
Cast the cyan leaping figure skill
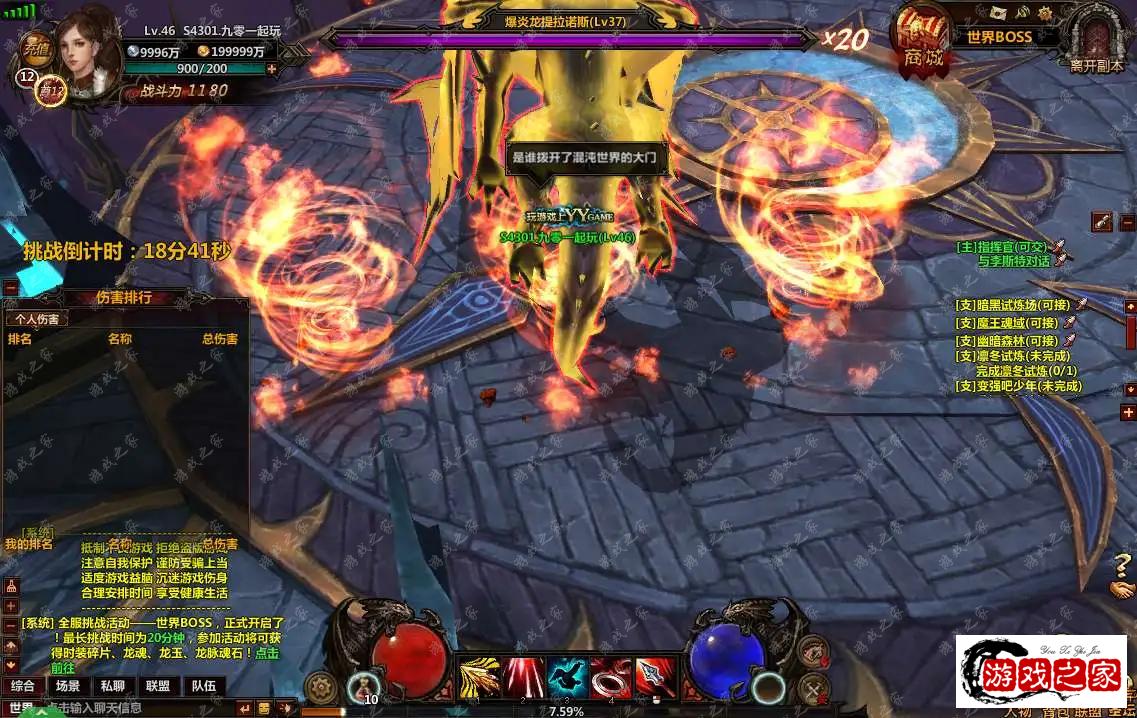(567, 678)
